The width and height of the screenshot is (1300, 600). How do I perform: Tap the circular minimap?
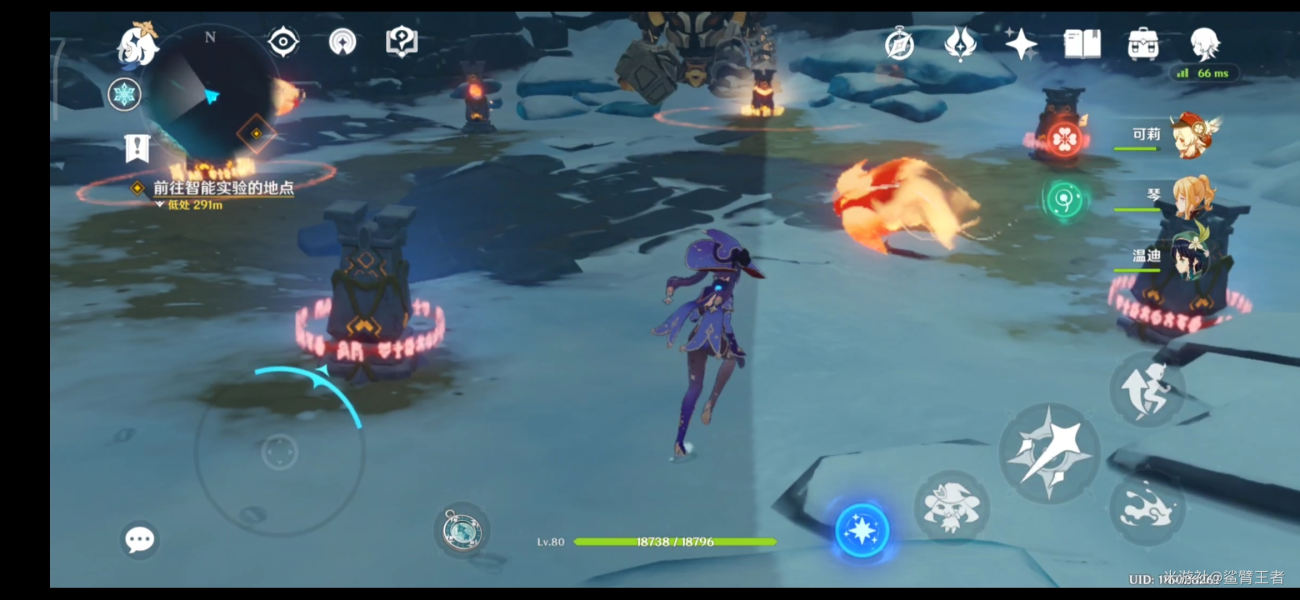click(x=210, y=97)
